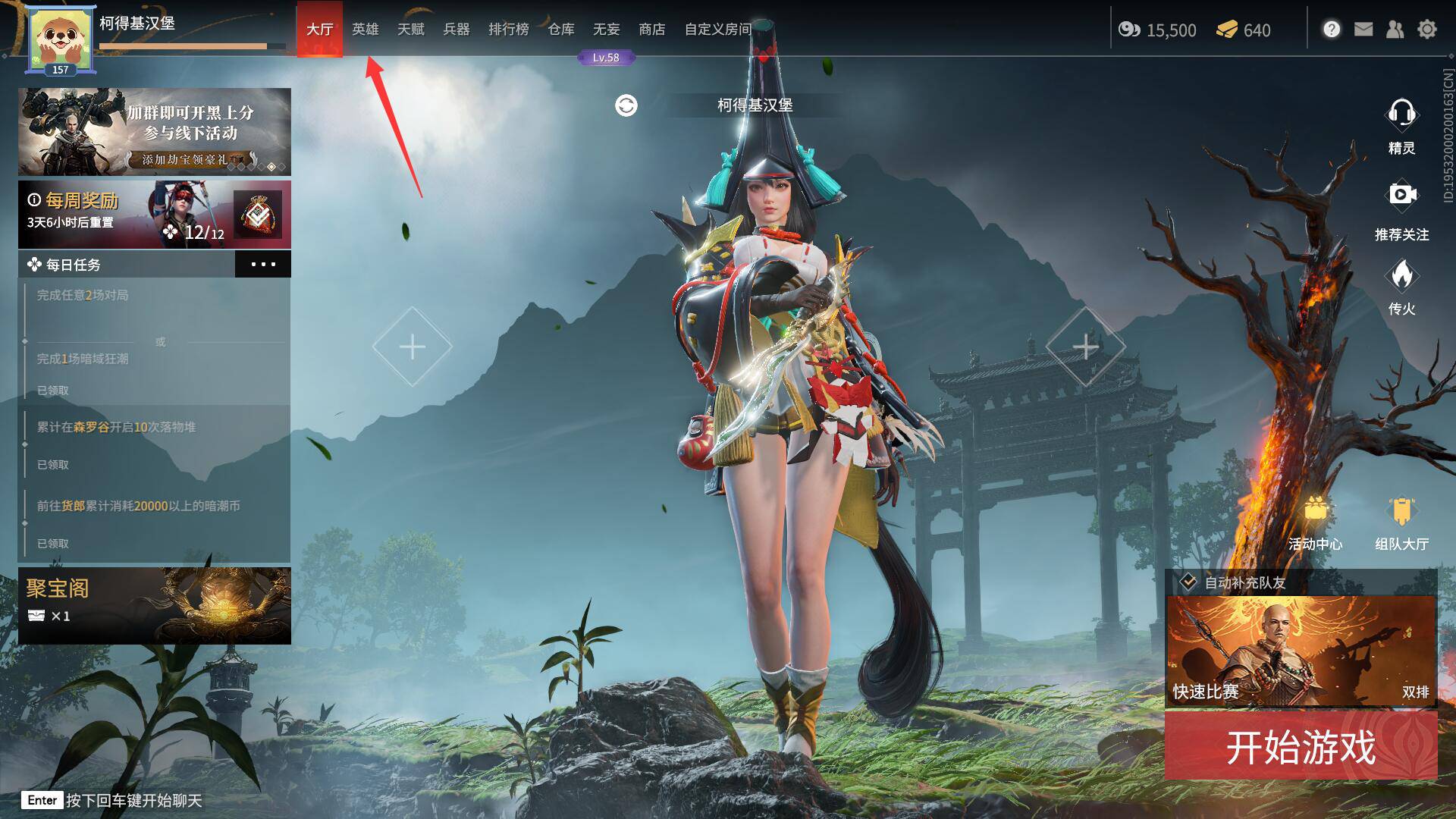Open the settings gear icon
1456x819 pixels.
tap(1426, 30)
